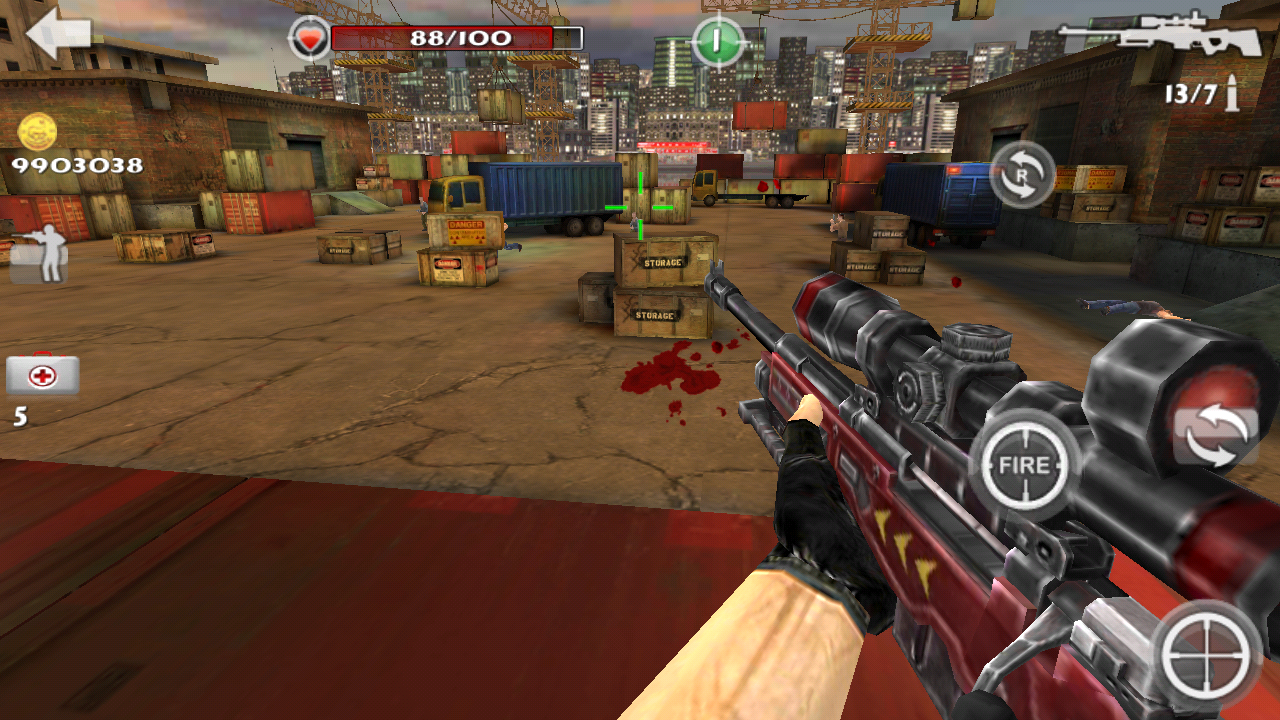Switch weapon with the swap arrows button

click(1216, 437)
